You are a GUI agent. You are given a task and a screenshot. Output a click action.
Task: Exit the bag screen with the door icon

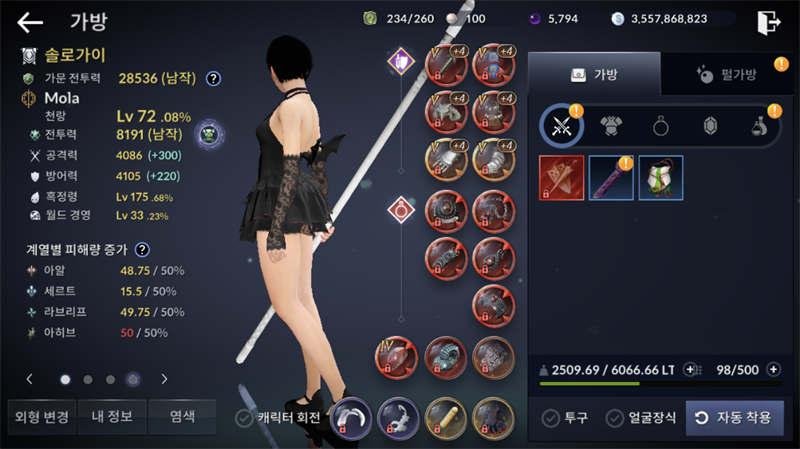769,21
